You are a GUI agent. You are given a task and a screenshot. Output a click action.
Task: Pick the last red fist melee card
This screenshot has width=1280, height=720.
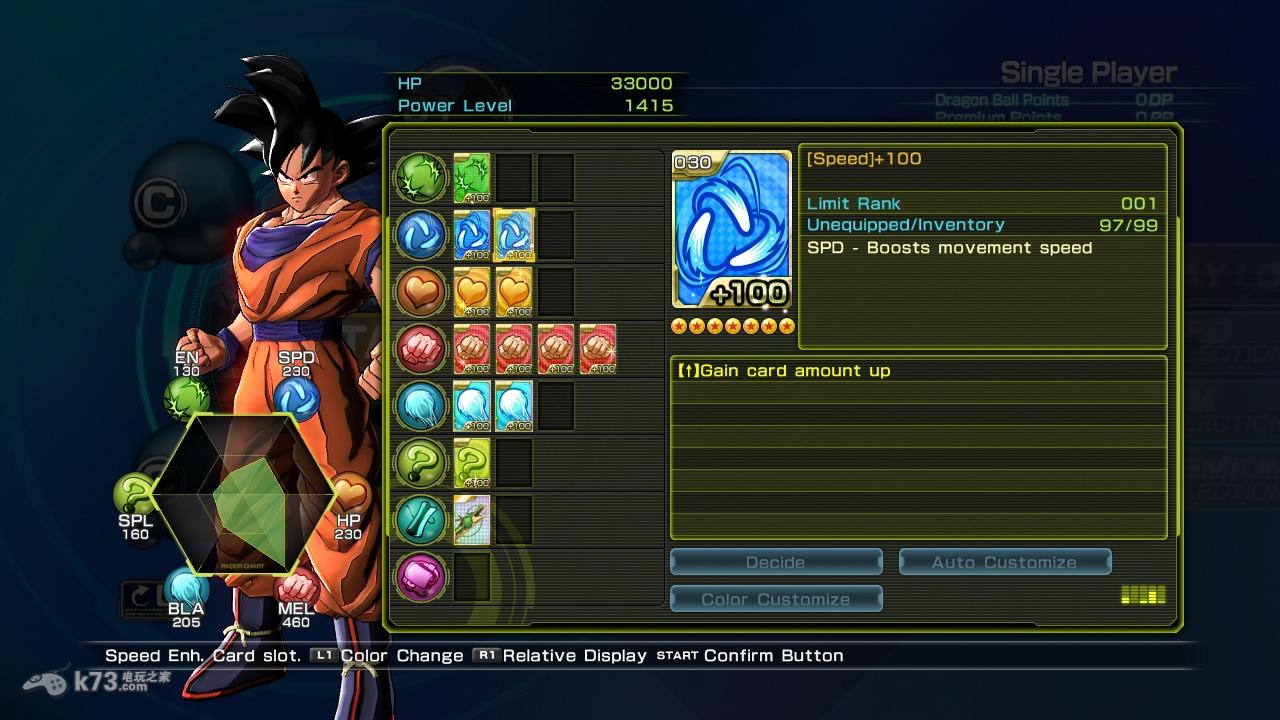click(597, 349)
